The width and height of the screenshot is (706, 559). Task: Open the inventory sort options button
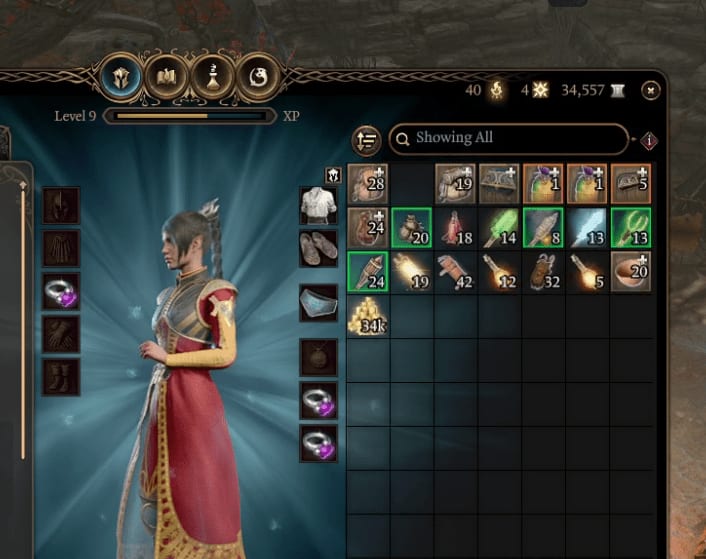[x=366, y=140]
